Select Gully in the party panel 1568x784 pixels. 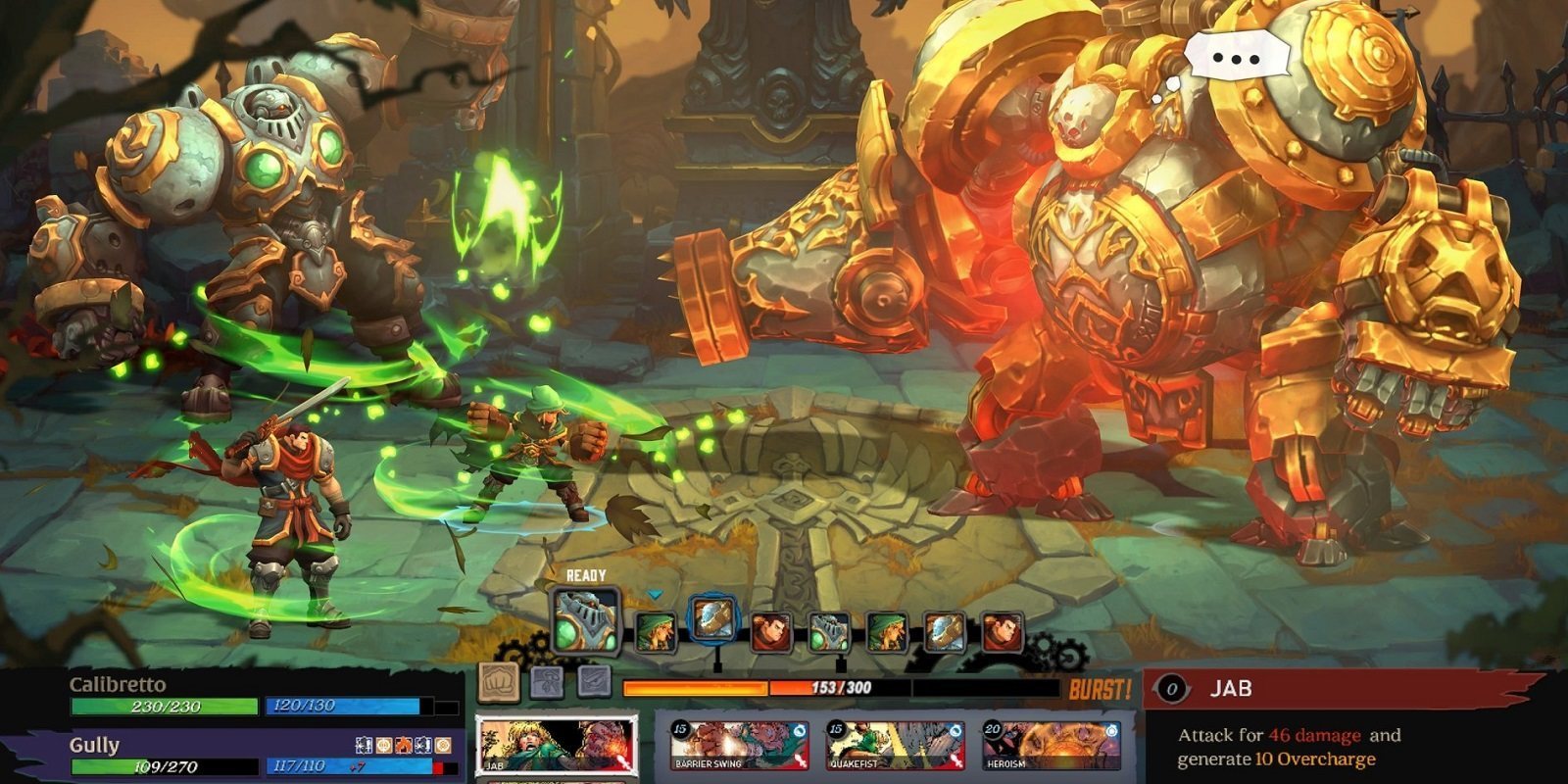(95, 745)
